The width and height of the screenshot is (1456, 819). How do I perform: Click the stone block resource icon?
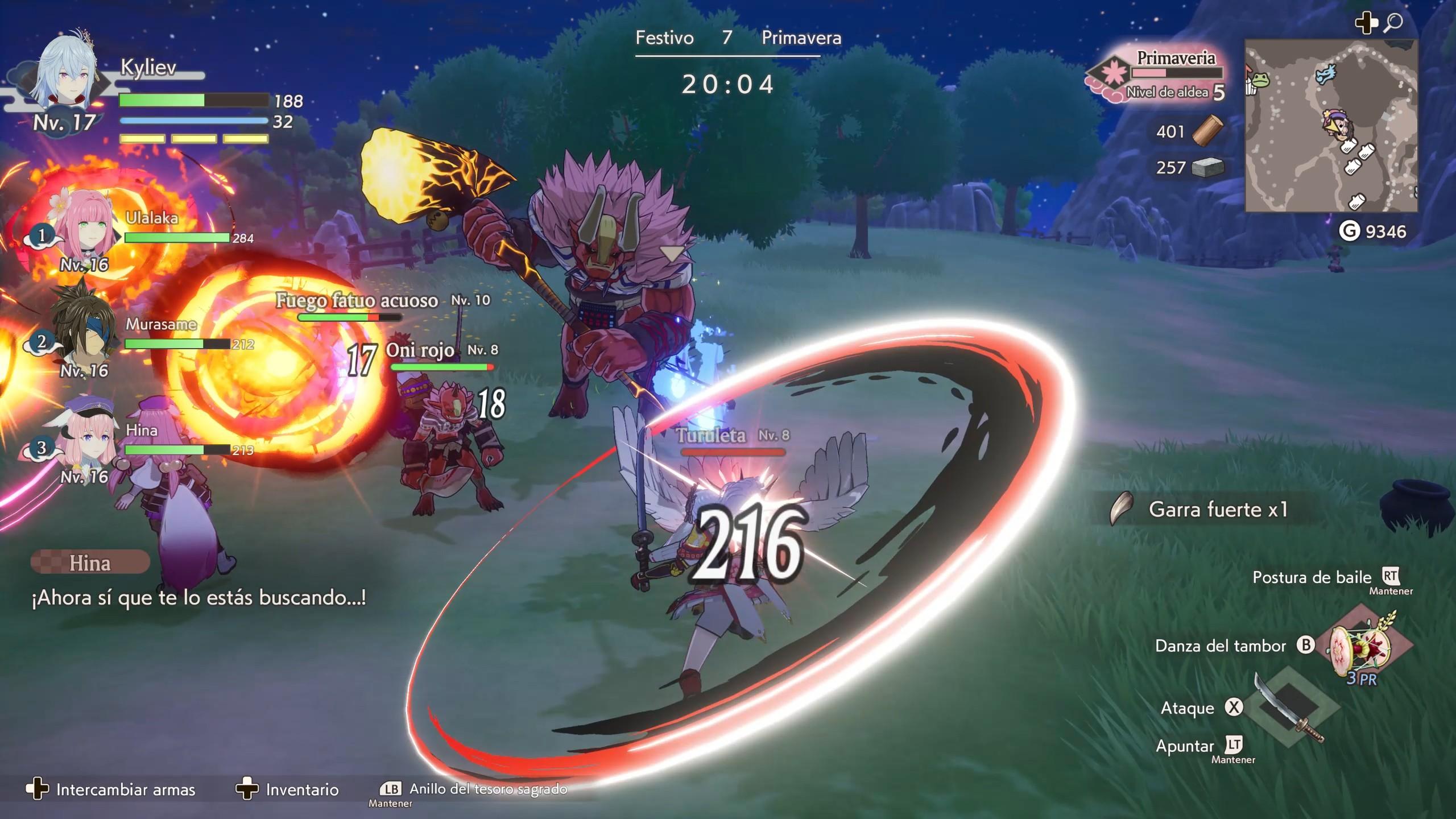[1207, 168]
